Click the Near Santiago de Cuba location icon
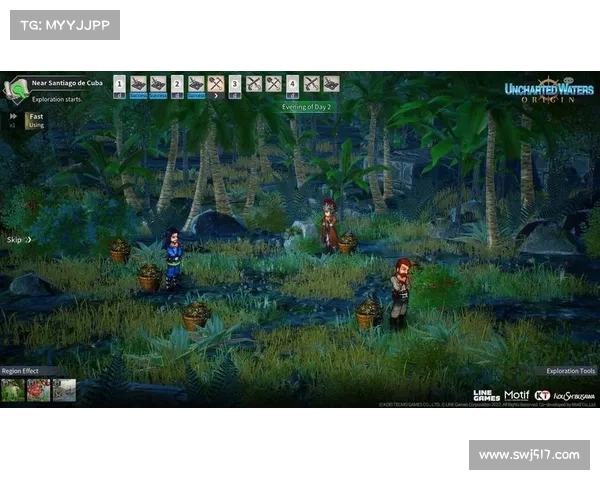Image resolution: width=600 pixels, height=480 pixels. click(17, 90)
